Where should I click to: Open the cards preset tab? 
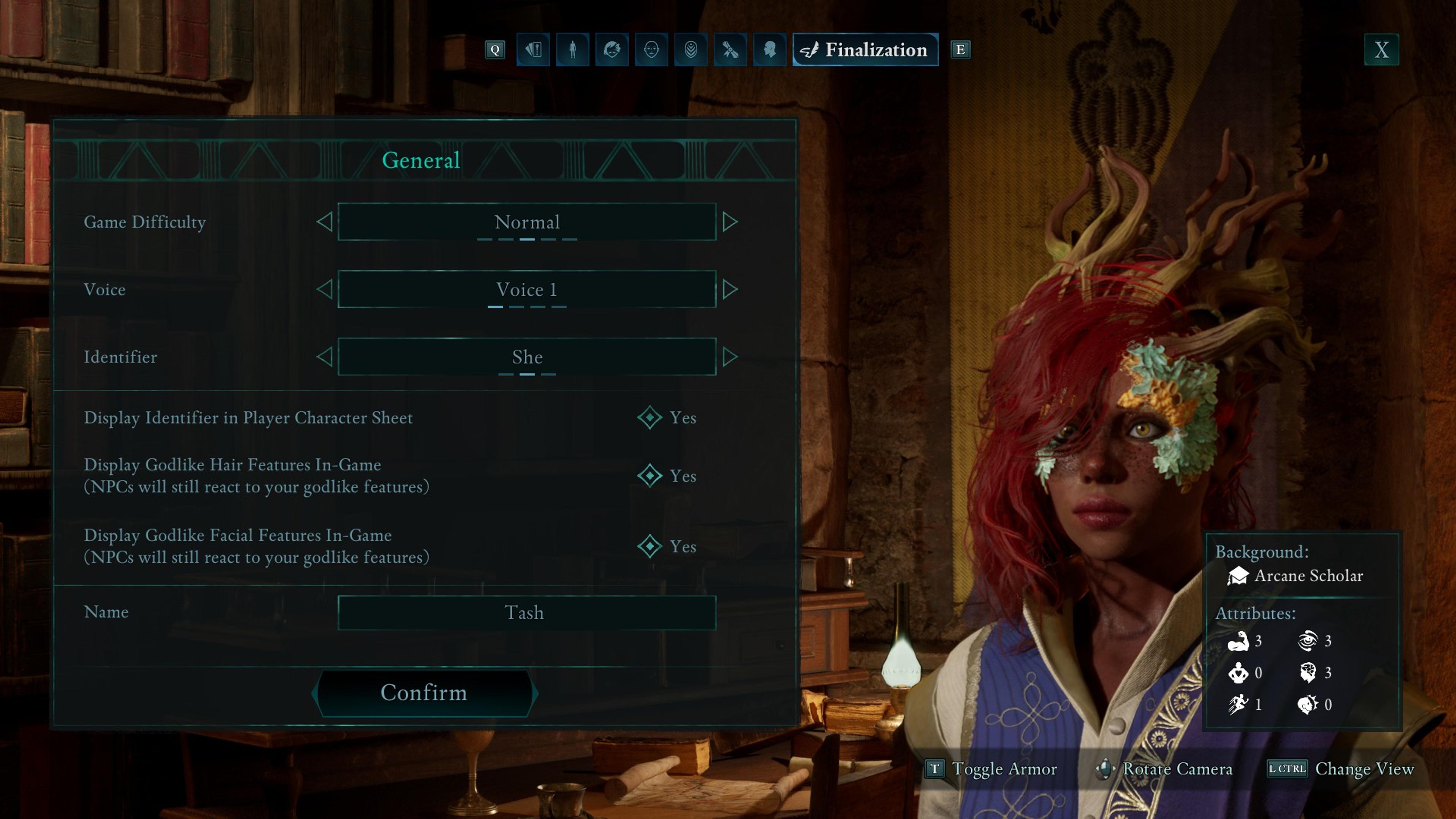tap(533, 50)
